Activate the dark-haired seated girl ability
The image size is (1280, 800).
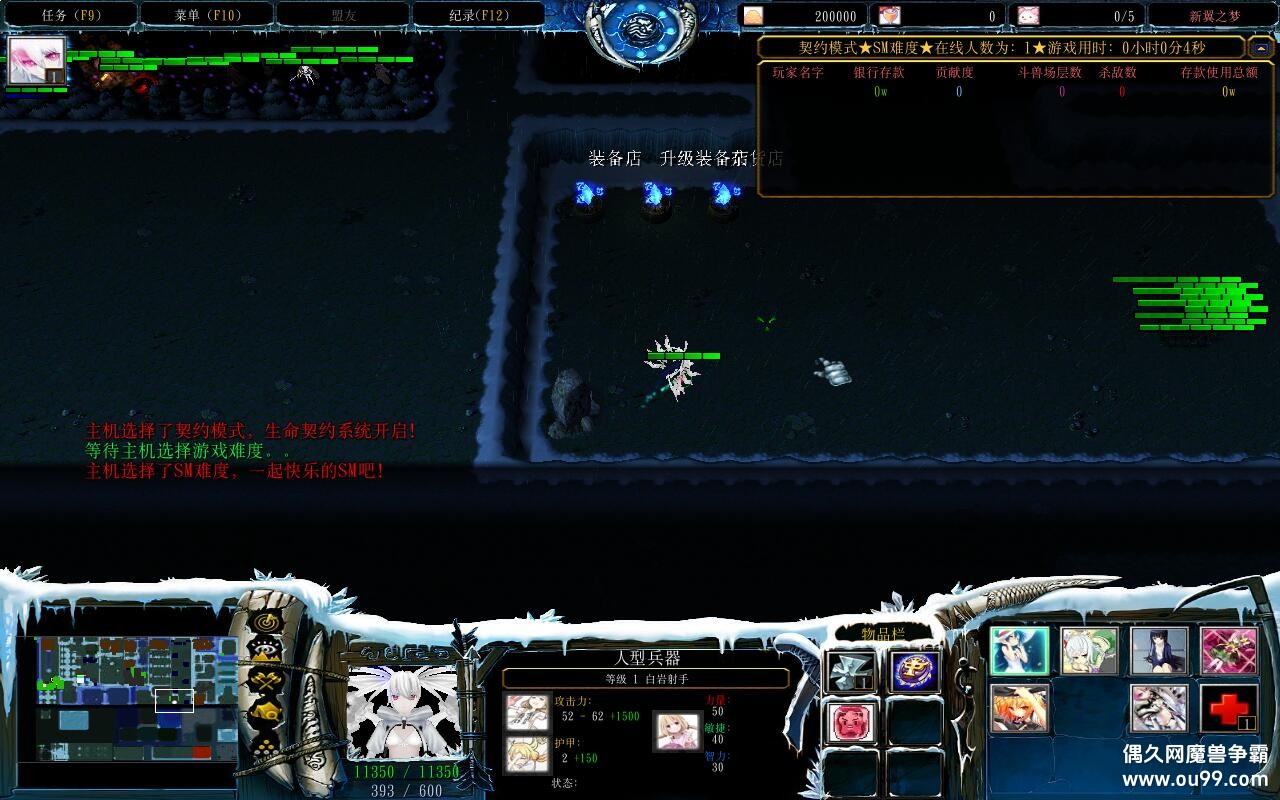[1159, 651]
